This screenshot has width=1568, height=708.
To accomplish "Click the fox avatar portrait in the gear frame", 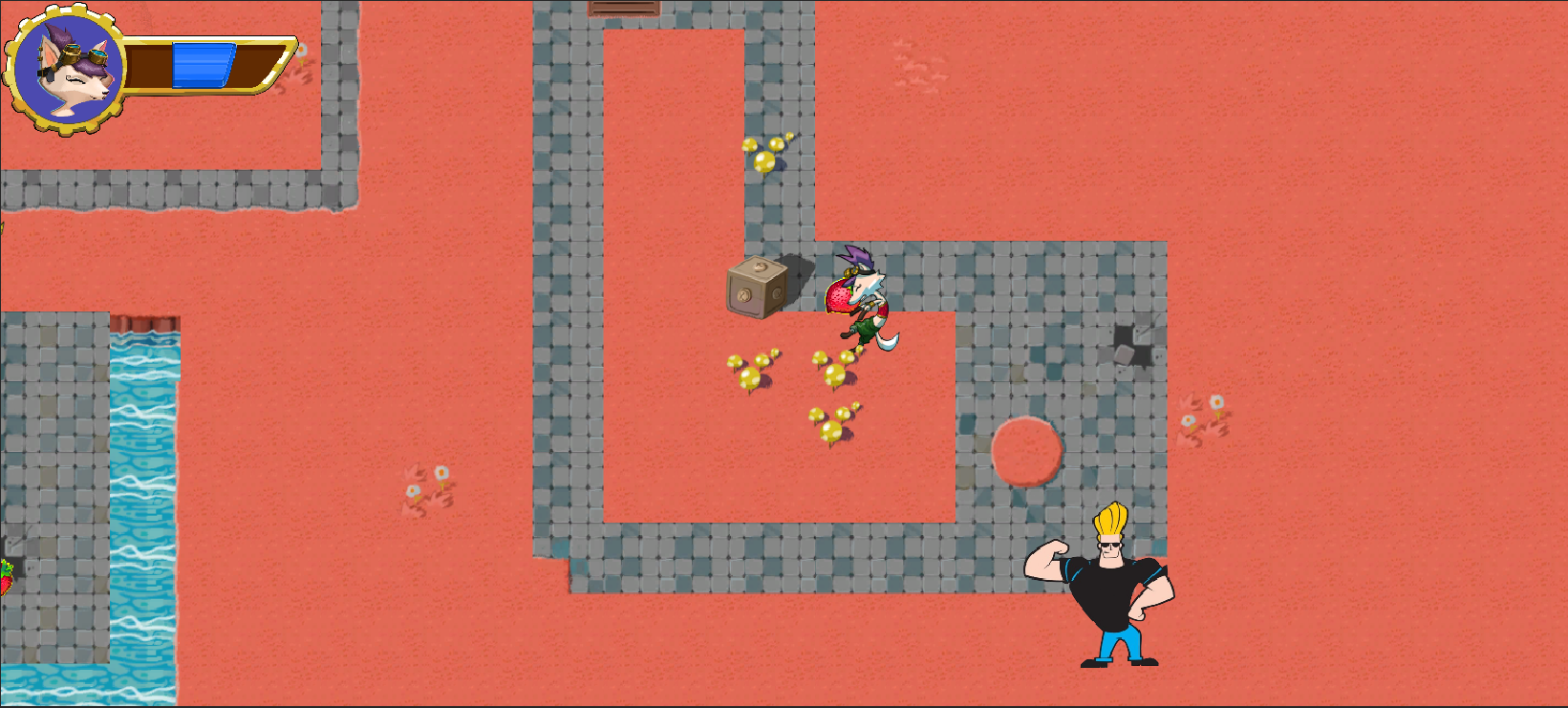I will [67, 67].
